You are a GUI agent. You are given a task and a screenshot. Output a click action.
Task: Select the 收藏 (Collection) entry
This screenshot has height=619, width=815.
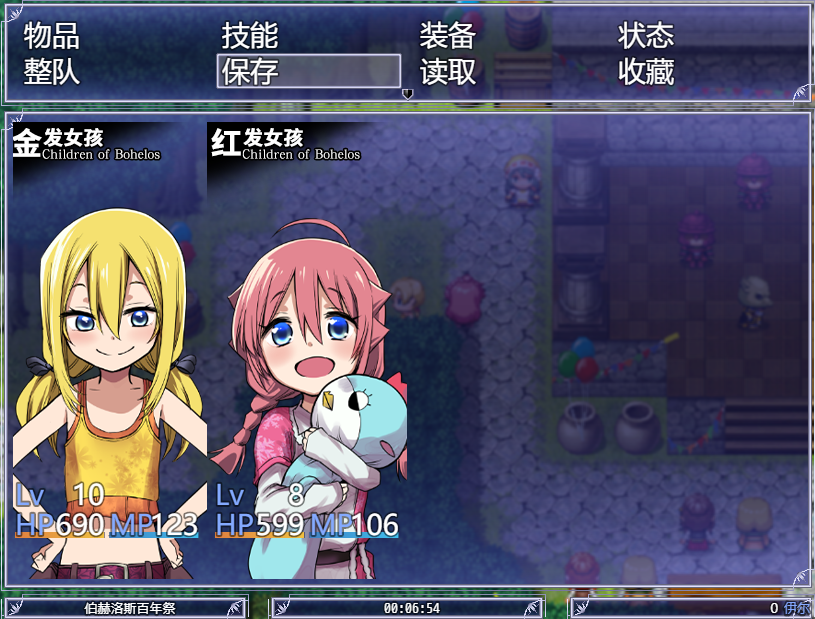646,72
